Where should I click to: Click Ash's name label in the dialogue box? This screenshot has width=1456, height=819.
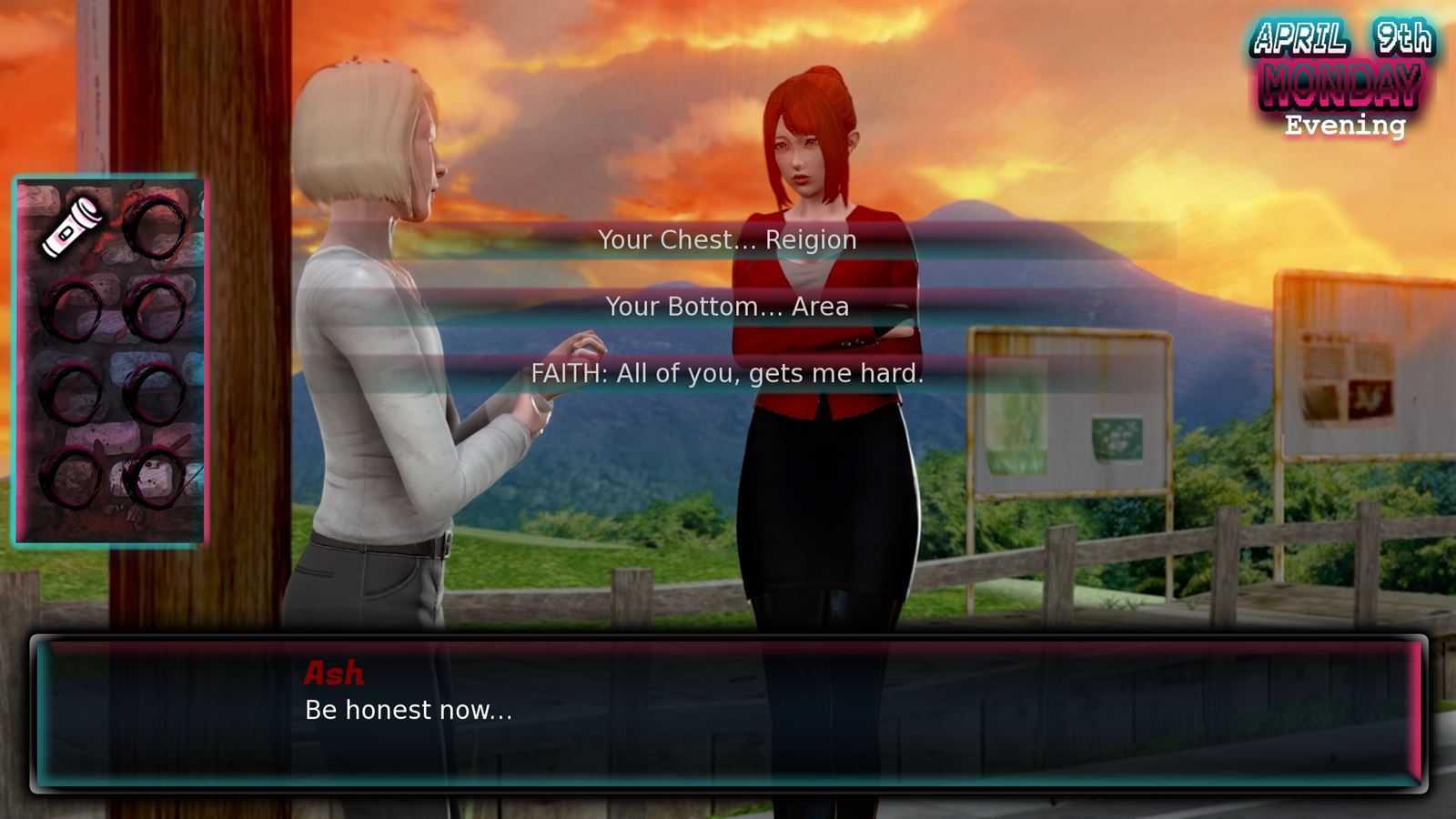pyautogui.click(x=333, y=673)
